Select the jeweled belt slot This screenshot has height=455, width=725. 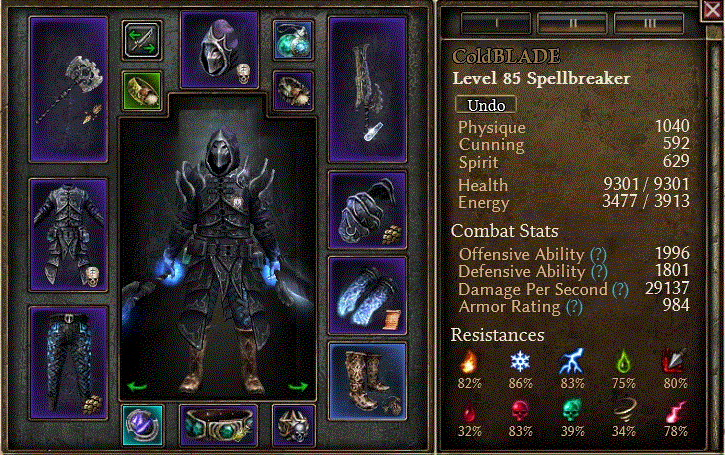click(219, 424)
